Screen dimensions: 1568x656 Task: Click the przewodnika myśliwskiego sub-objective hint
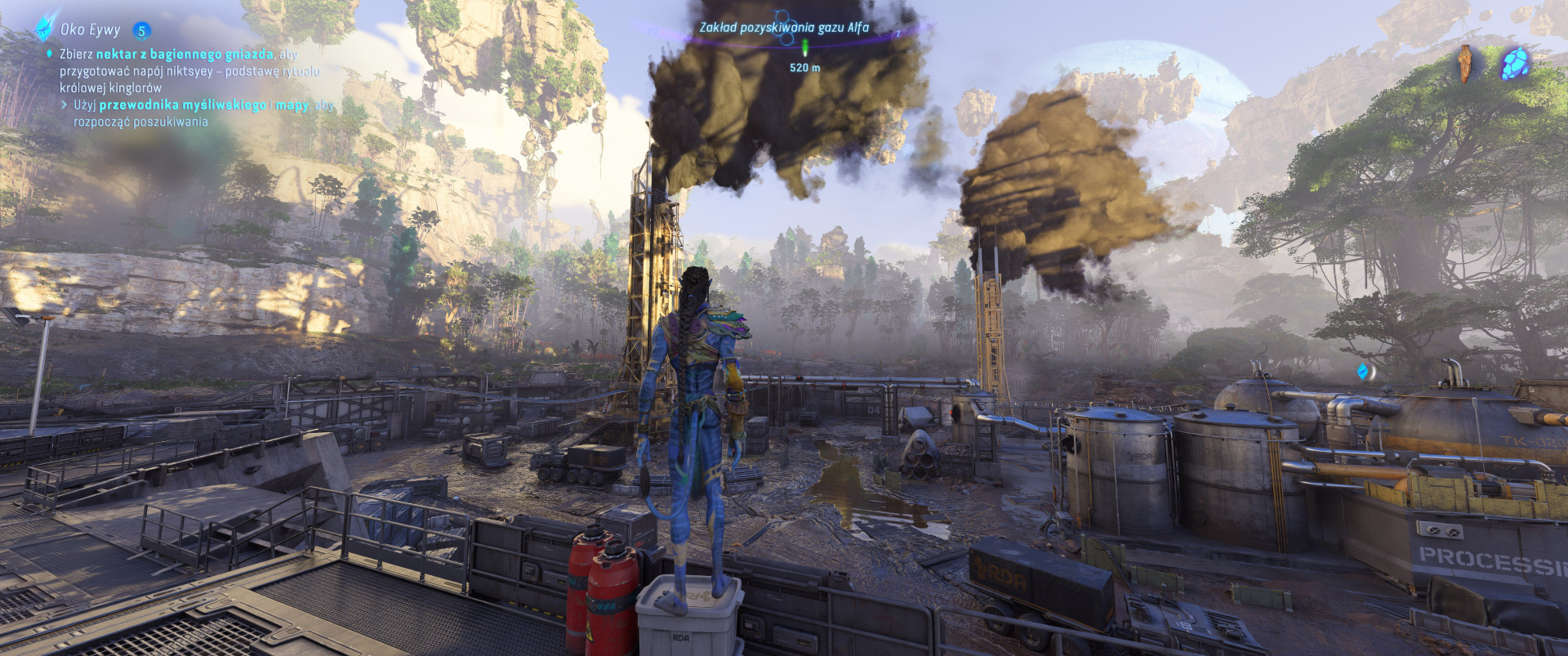pos(183,105)
